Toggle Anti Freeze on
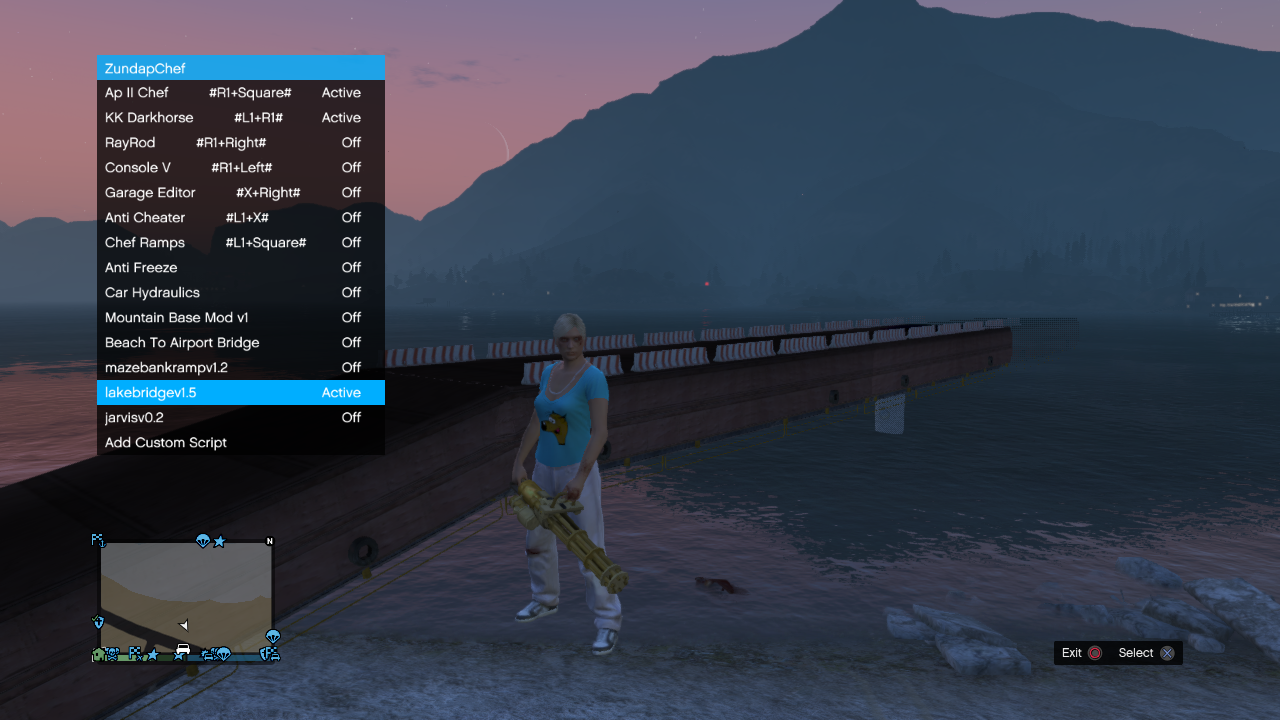This screenshot has height=720, width=1280. 240,267
